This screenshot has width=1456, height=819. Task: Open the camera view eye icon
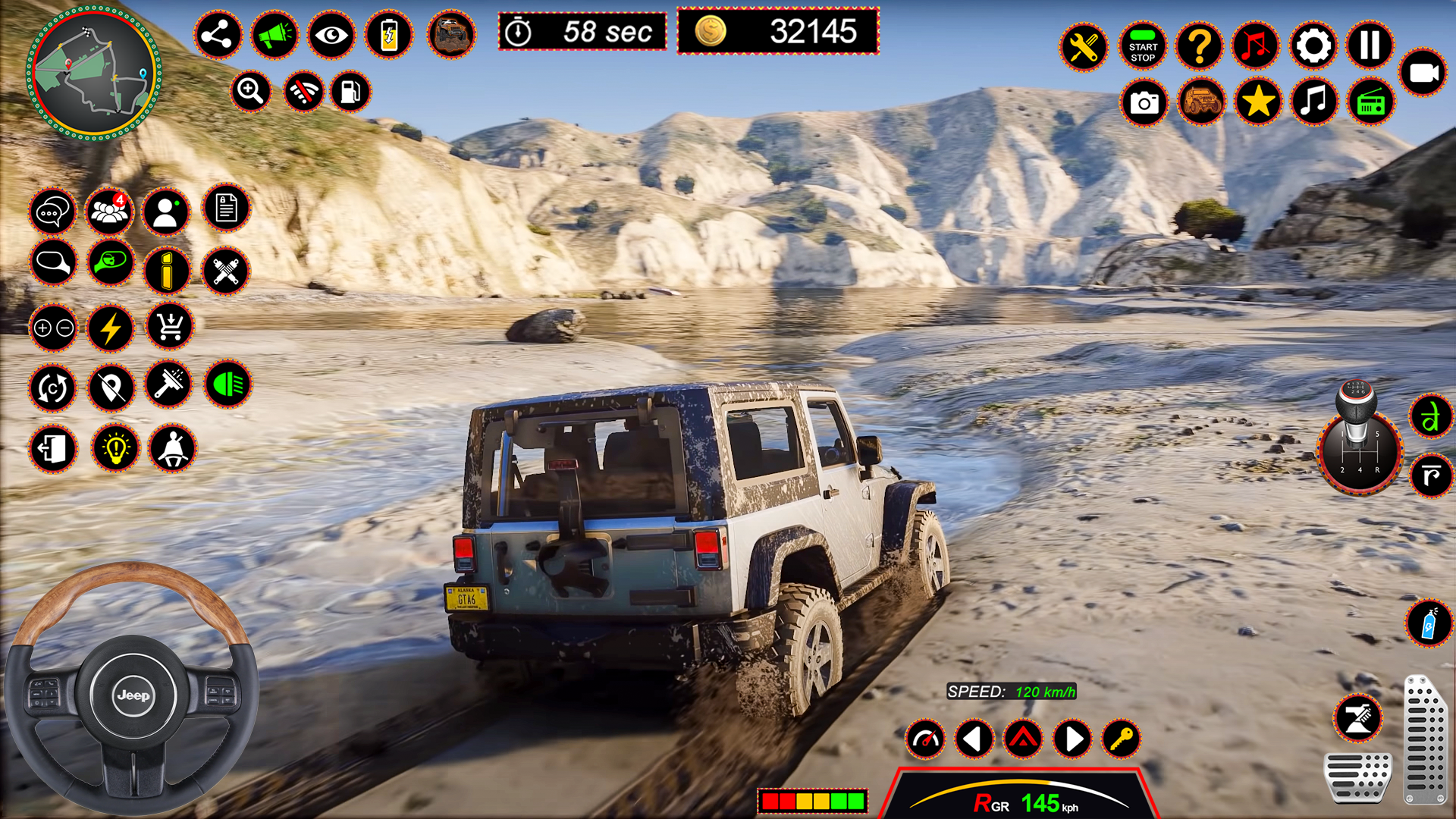tap(331, 34)
